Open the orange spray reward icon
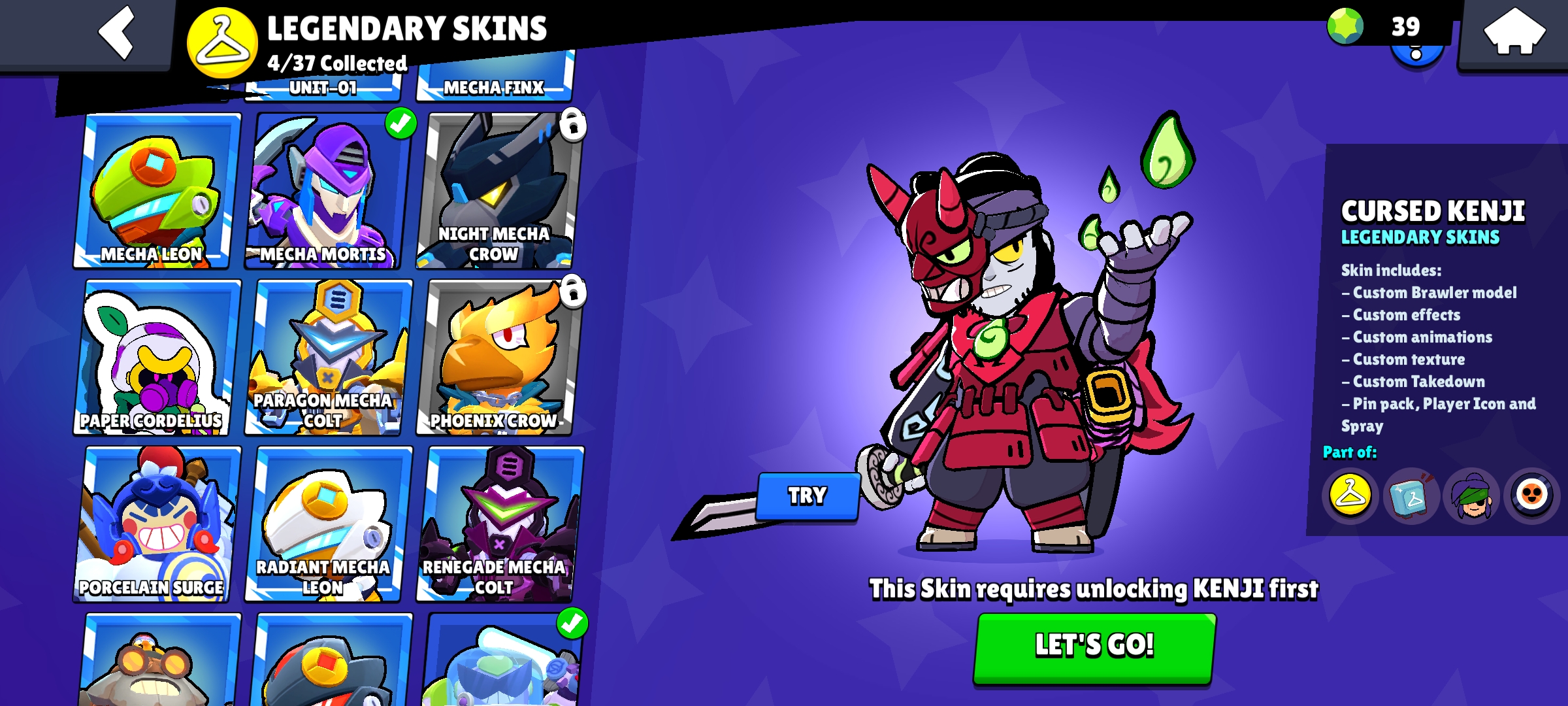The width and height of the screenshot is (1568, 706). tap(1531, 497)
